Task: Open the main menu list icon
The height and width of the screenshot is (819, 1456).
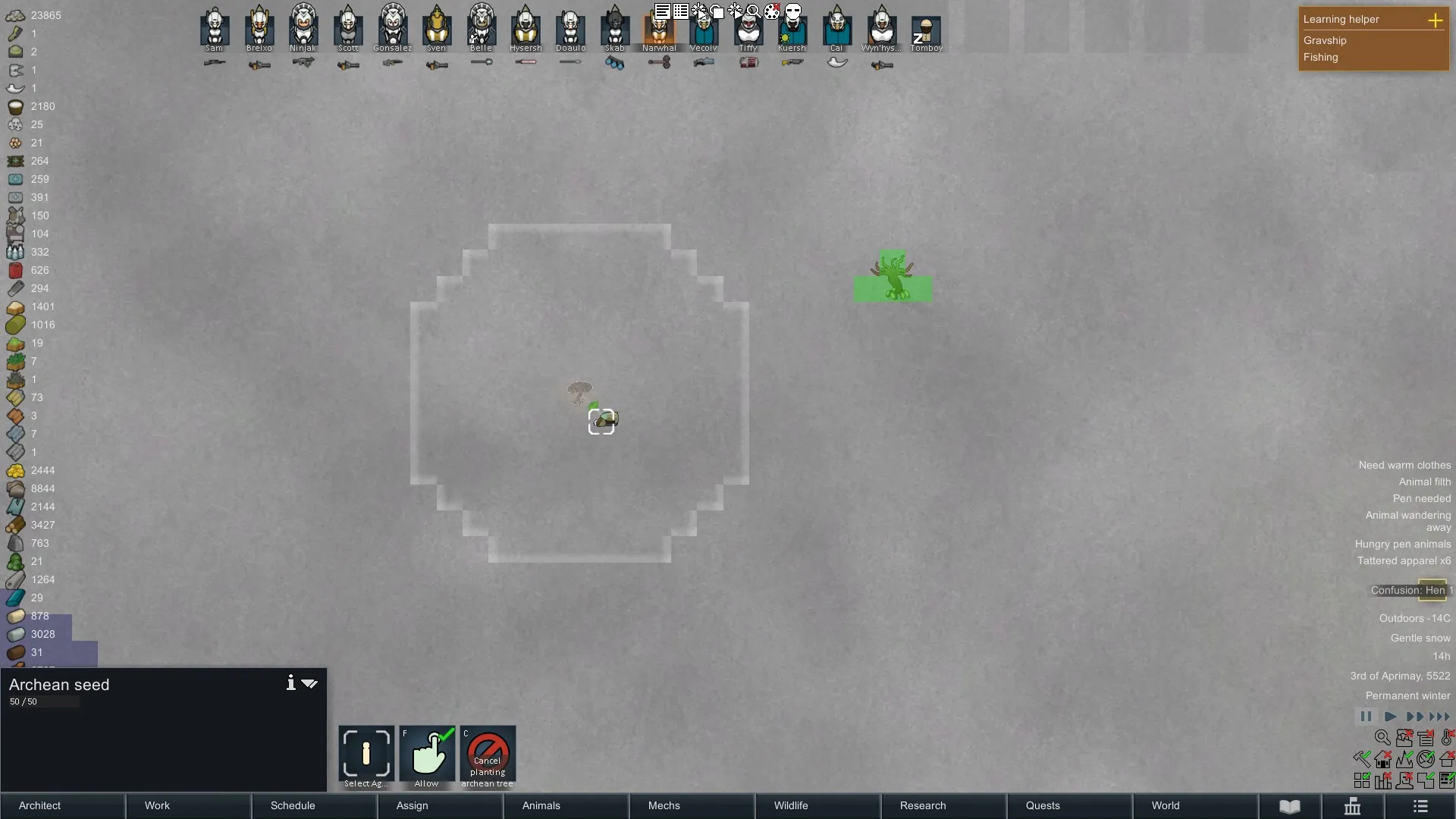Action: (x=1420, y=806)
